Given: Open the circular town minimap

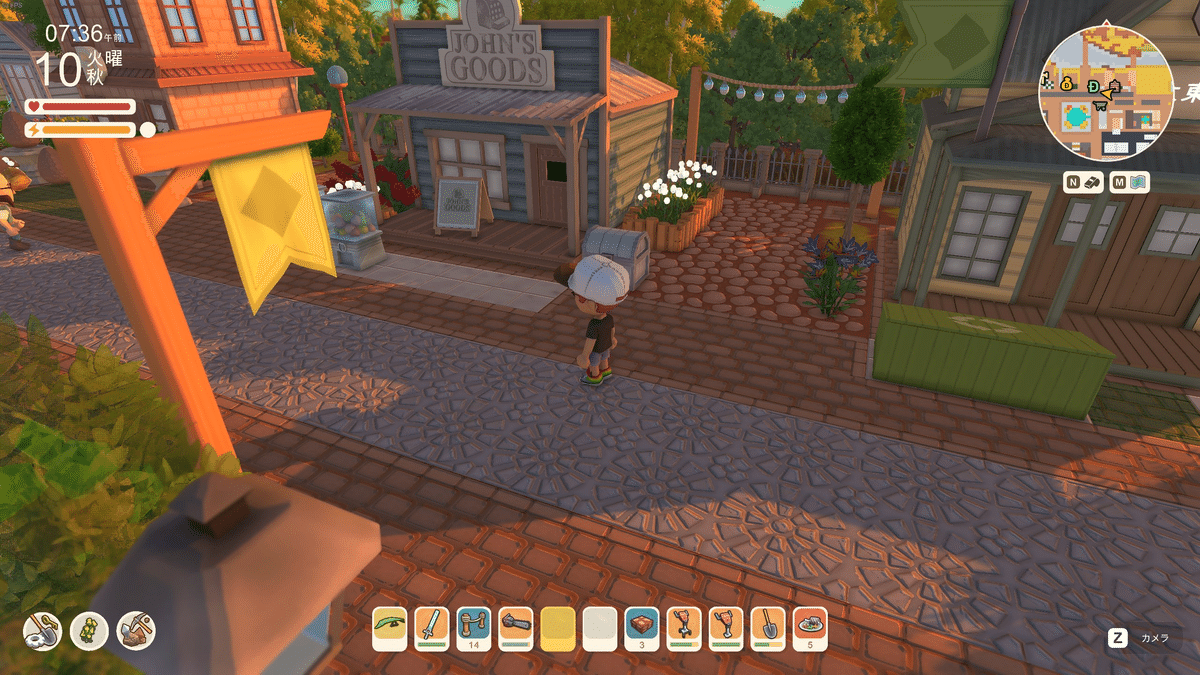Looking at the screenshot, I should [x=1105, y=93].
